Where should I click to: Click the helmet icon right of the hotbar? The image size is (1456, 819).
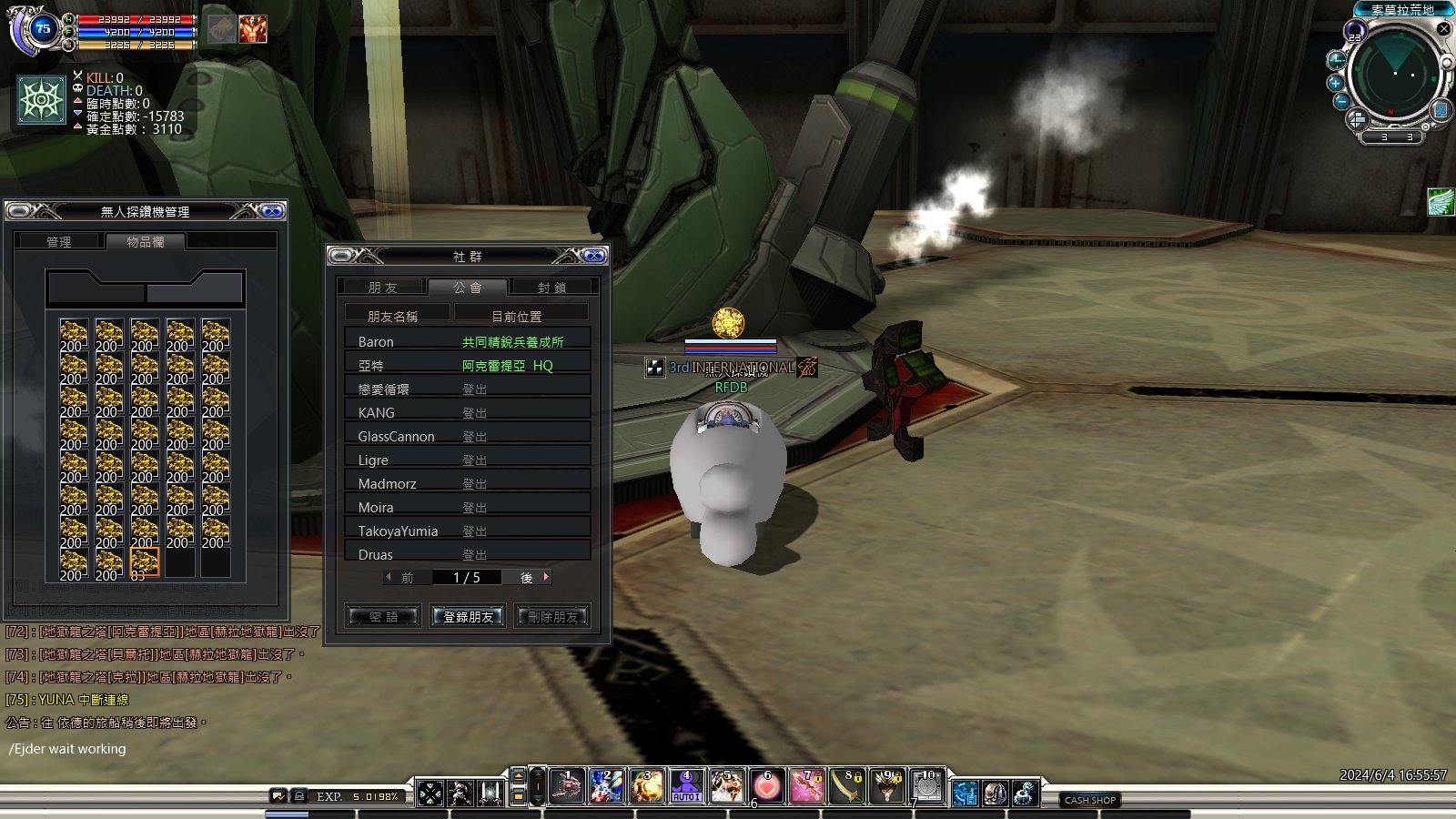tap(995, 794)
